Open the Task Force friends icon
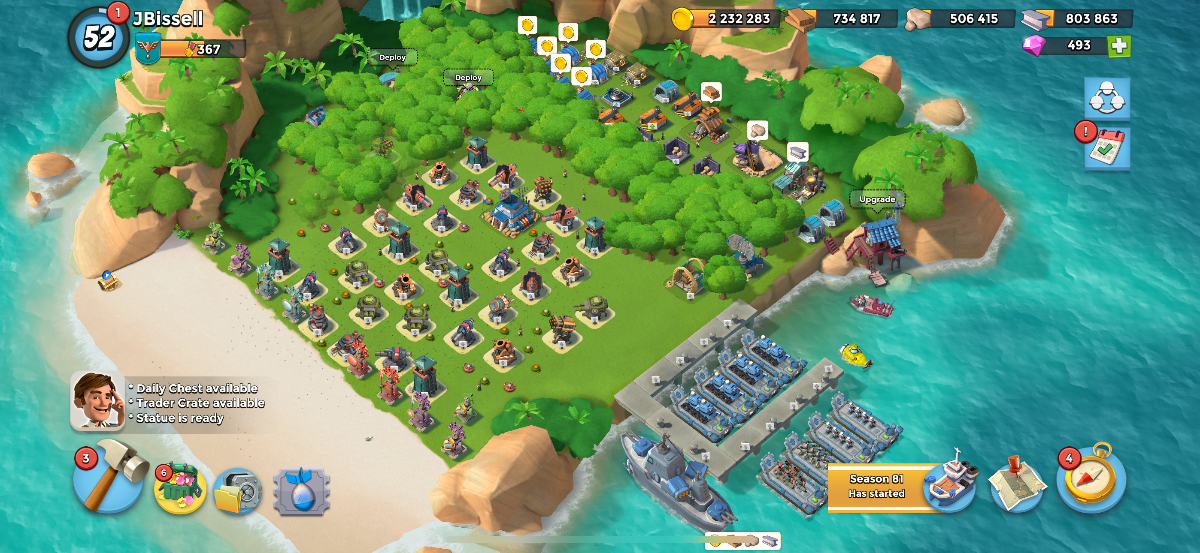 [x=1107, y=98]
